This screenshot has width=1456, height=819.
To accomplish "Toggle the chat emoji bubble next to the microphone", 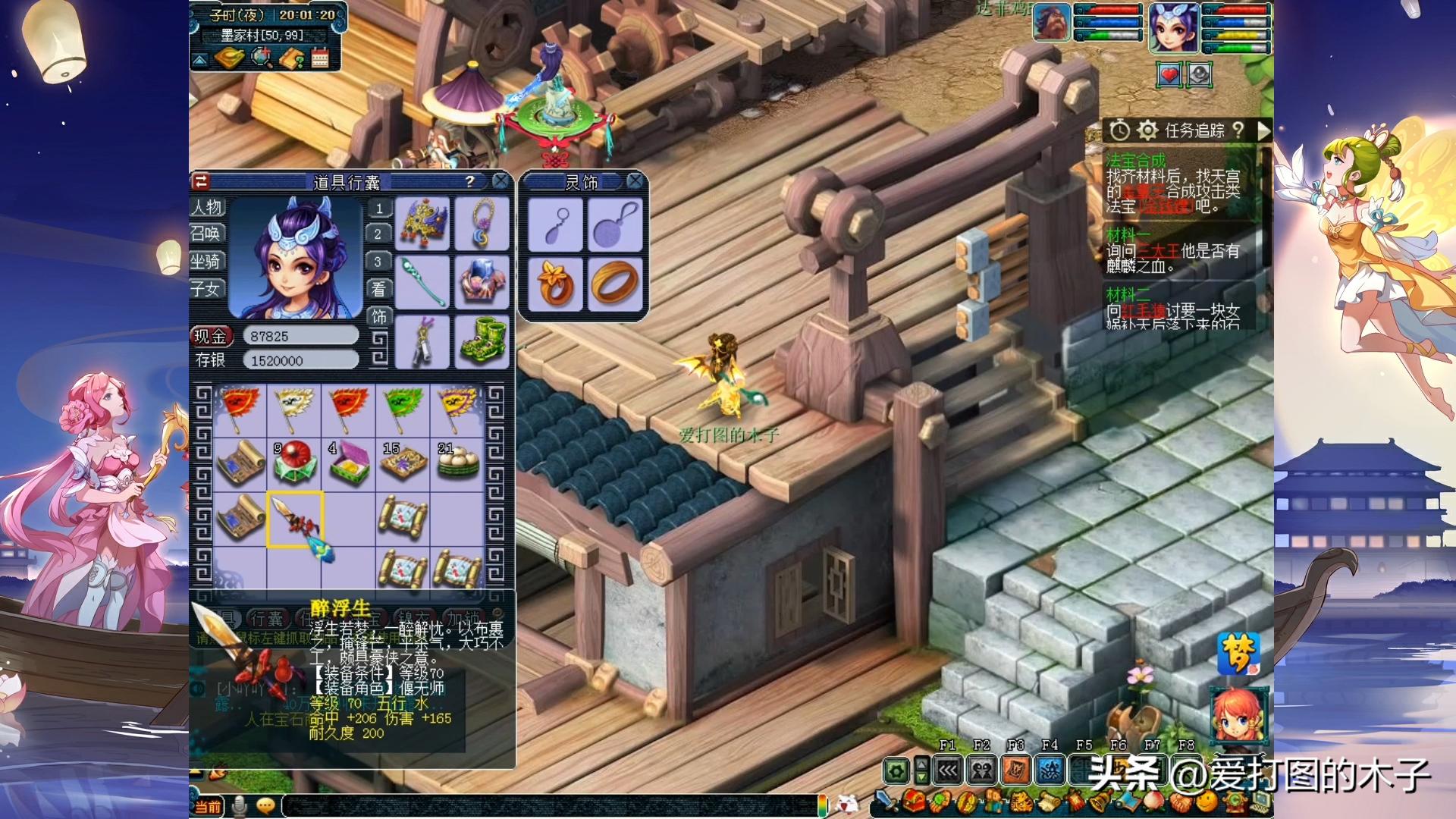I will (265, 806).
